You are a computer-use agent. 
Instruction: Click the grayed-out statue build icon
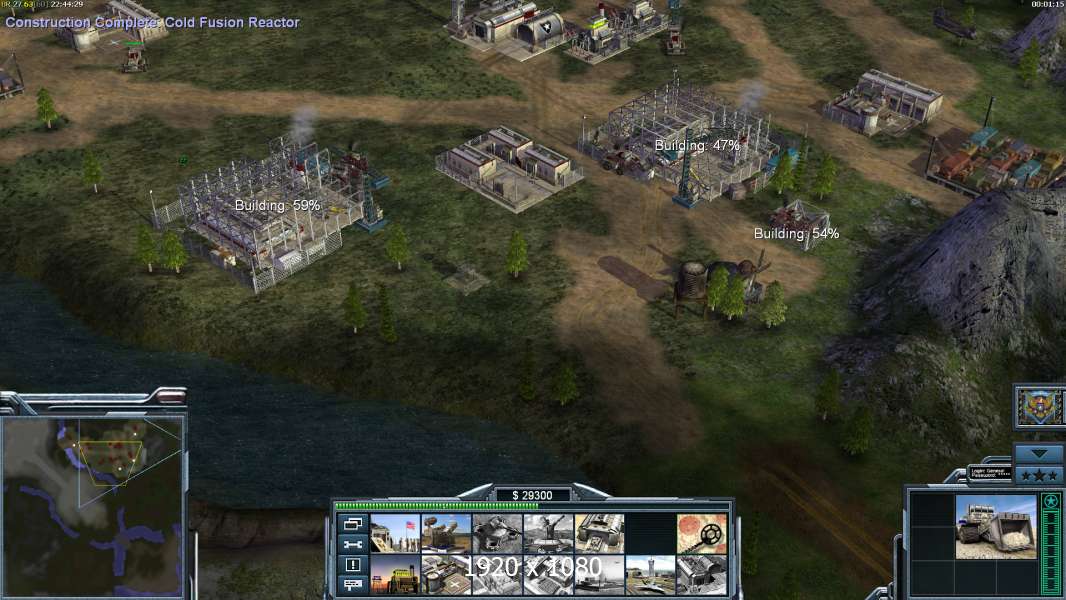[x=548, y=533]
